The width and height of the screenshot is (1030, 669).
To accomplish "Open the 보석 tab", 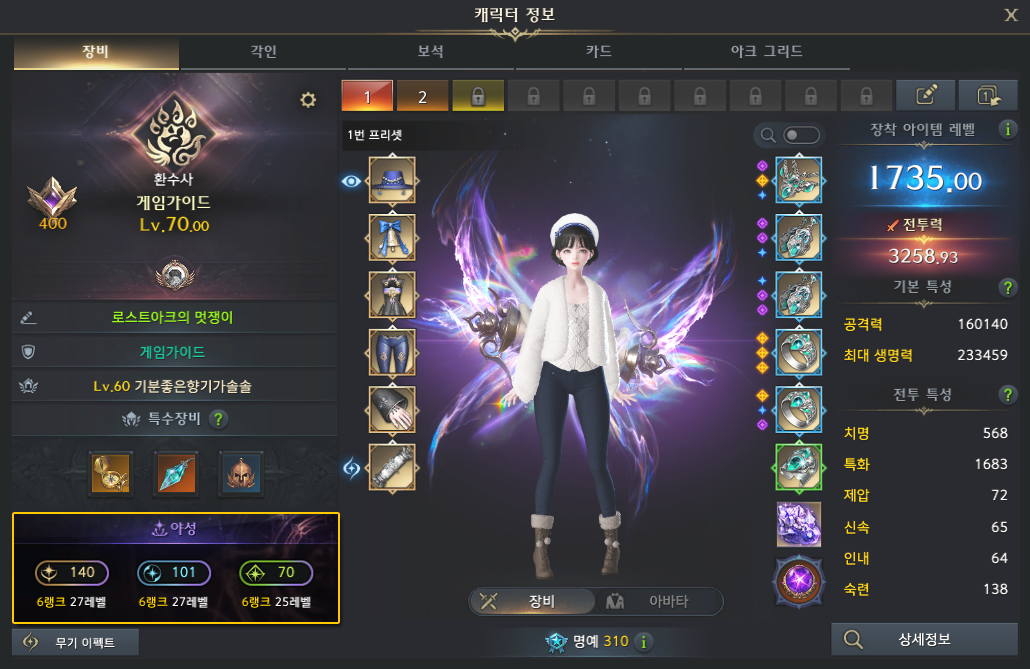I will pyautogui.click(x=430, y=51).
